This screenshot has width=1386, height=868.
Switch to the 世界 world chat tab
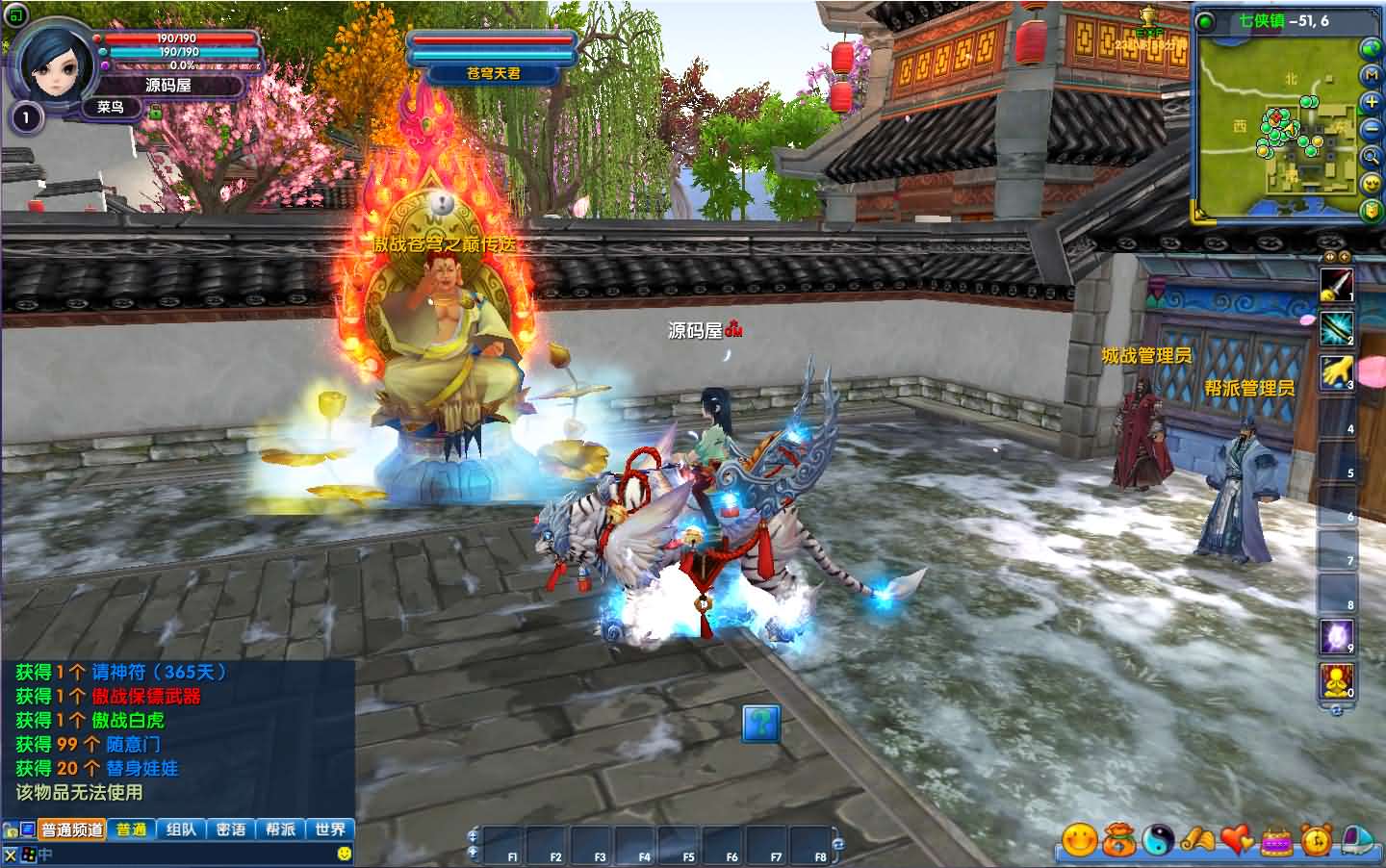coord(330,830)
